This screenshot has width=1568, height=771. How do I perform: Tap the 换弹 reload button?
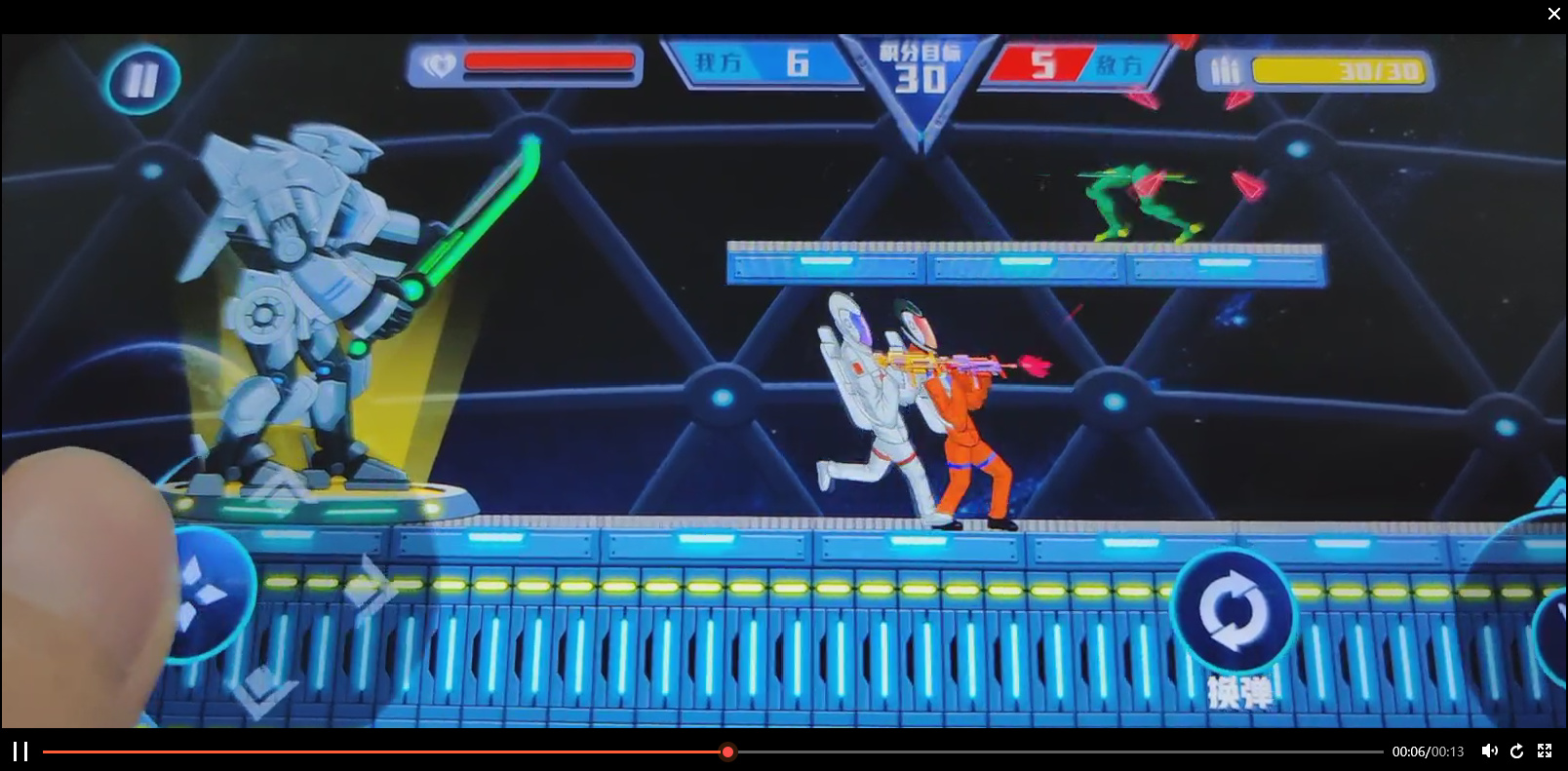[1234, 612]
